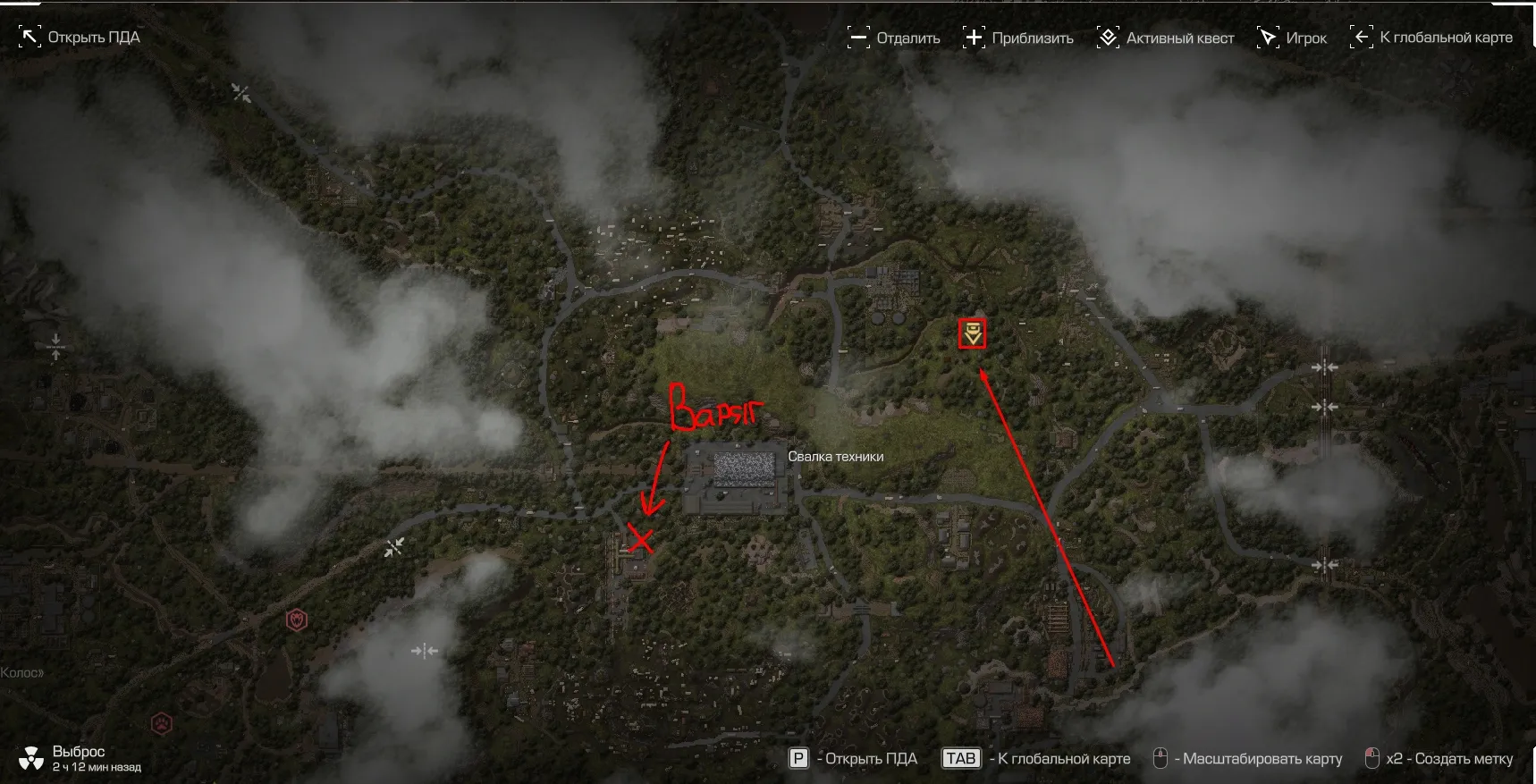Select the red hexagon paw-print marker
The height and width of the screenshot is (784, 1536).
click(161, 722)
